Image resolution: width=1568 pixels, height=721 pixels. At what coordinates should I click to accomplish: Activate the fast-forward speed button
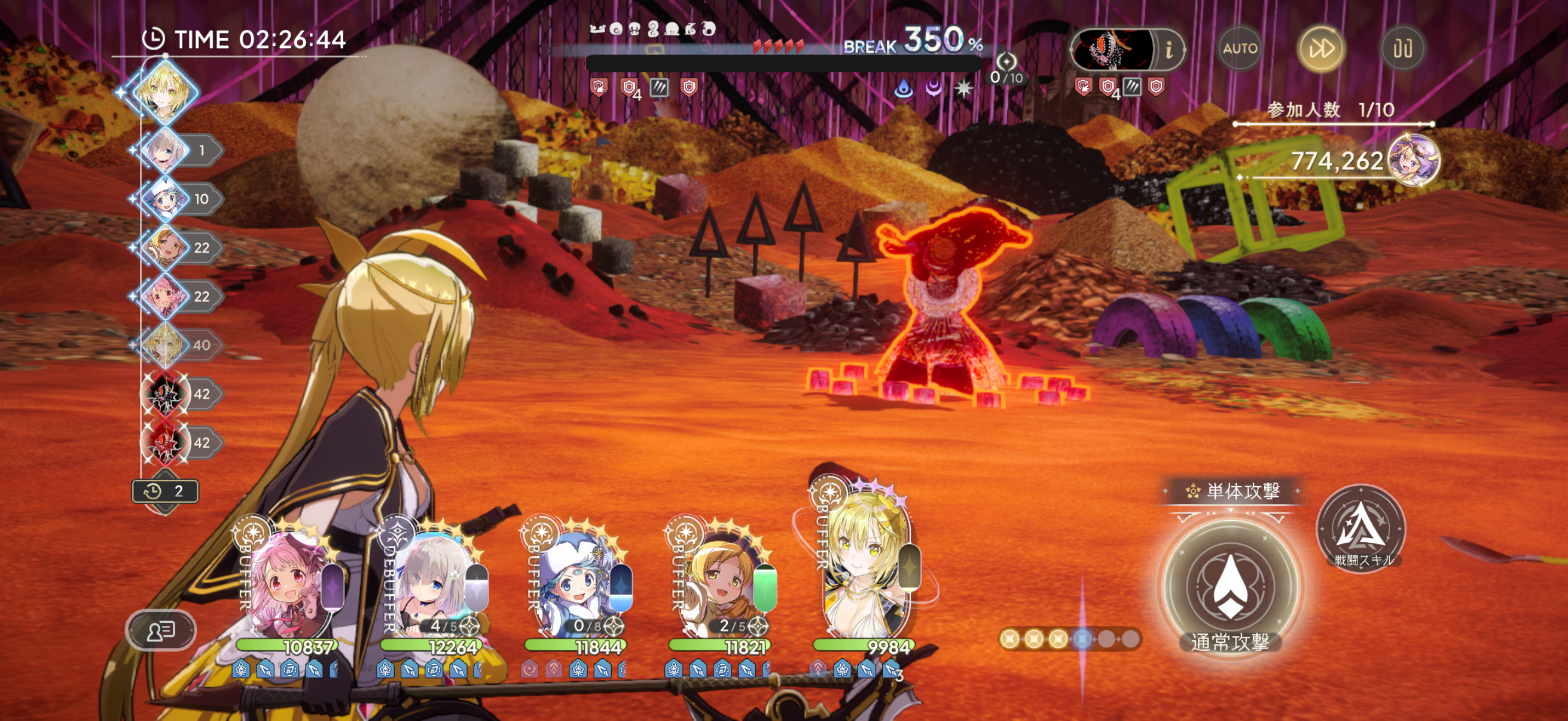(x=1321, y=48)
